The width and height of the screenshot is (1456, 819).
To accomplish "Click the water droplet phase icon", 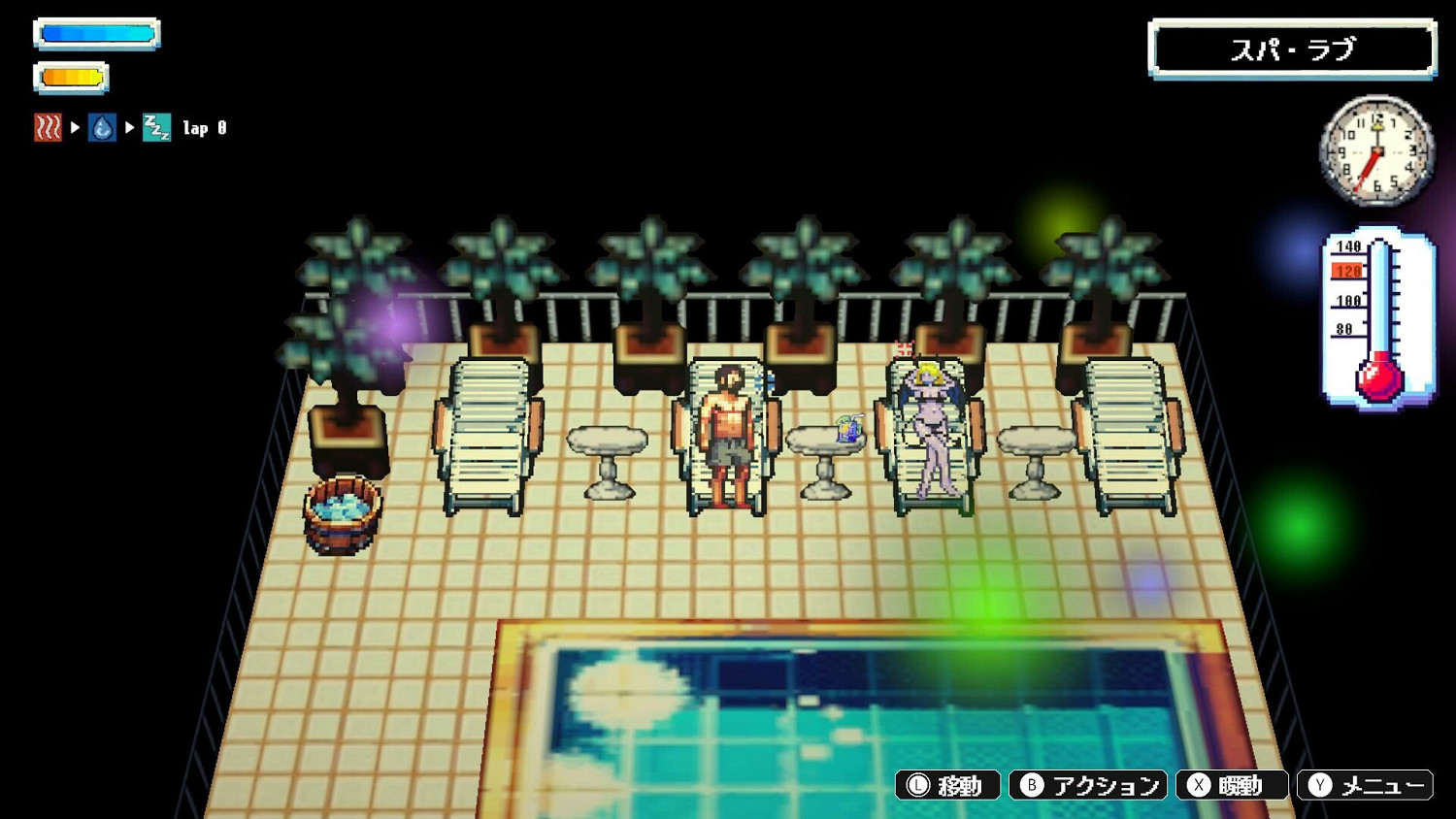I will [101, 126].
